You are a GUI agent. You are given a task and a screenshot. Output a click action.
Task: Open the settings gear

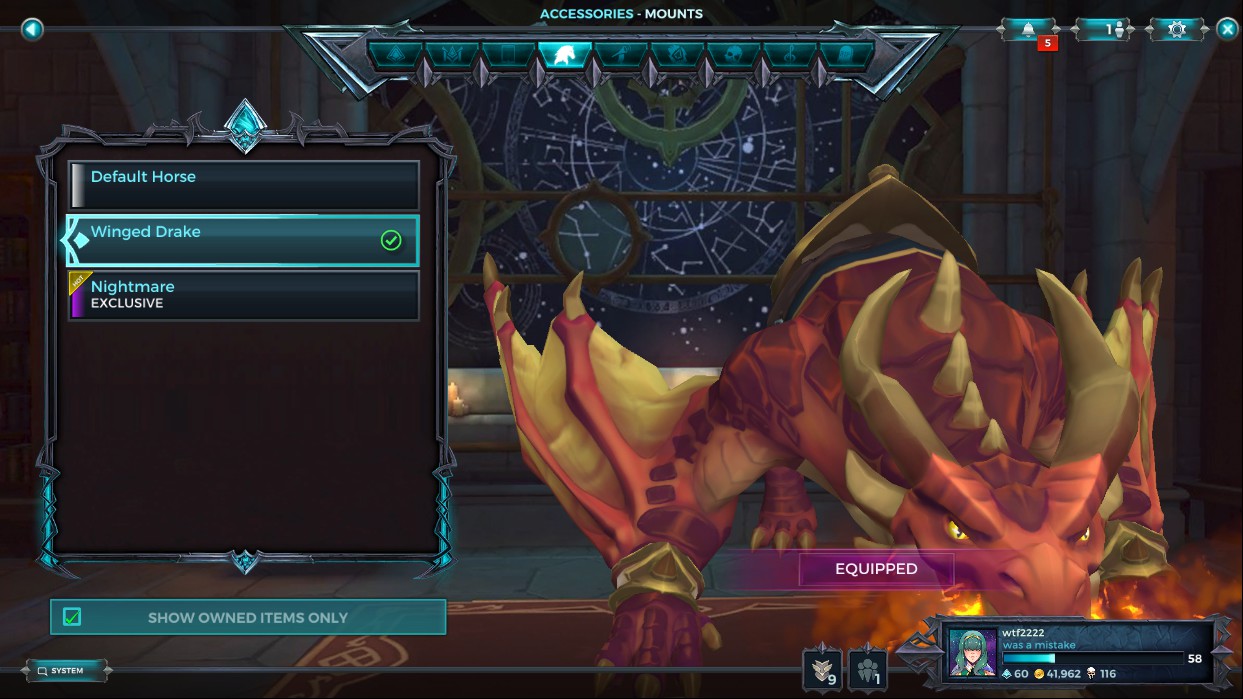point(1177,29)
